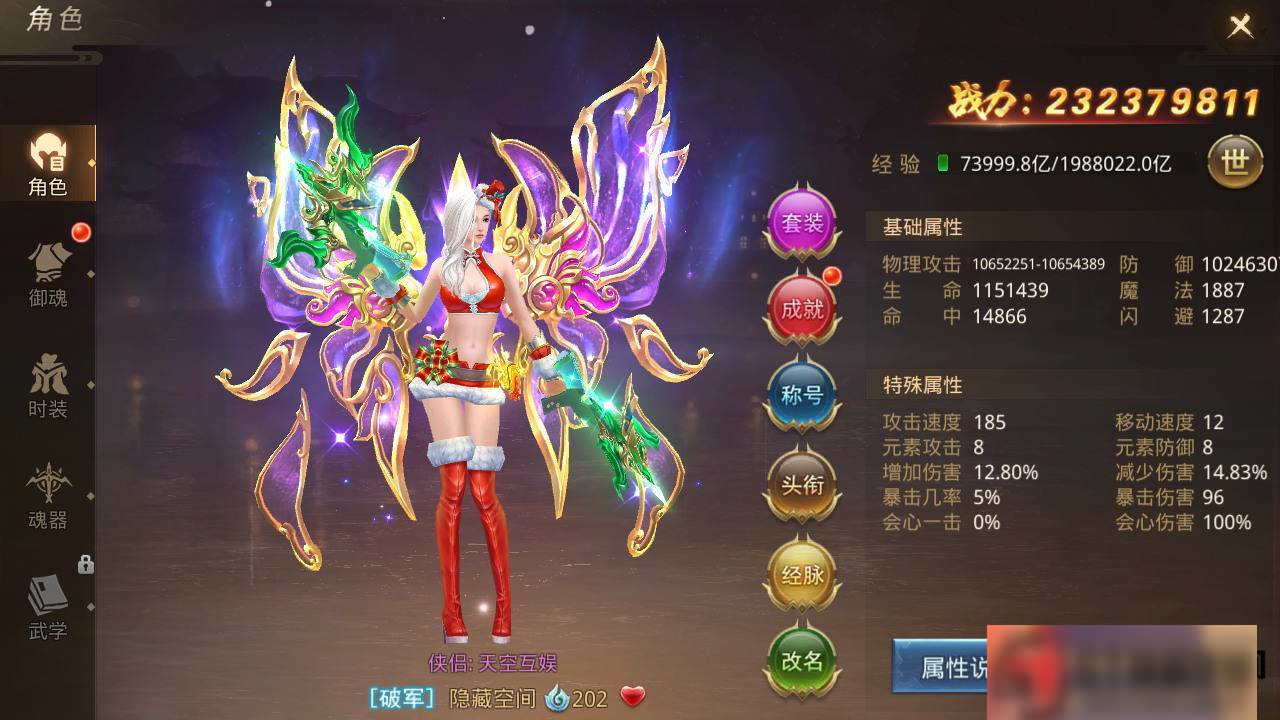This screenshot has height=720, width=1280.
Task: Select the 时装 sidebar icon
Action: (x=48, y=385)
